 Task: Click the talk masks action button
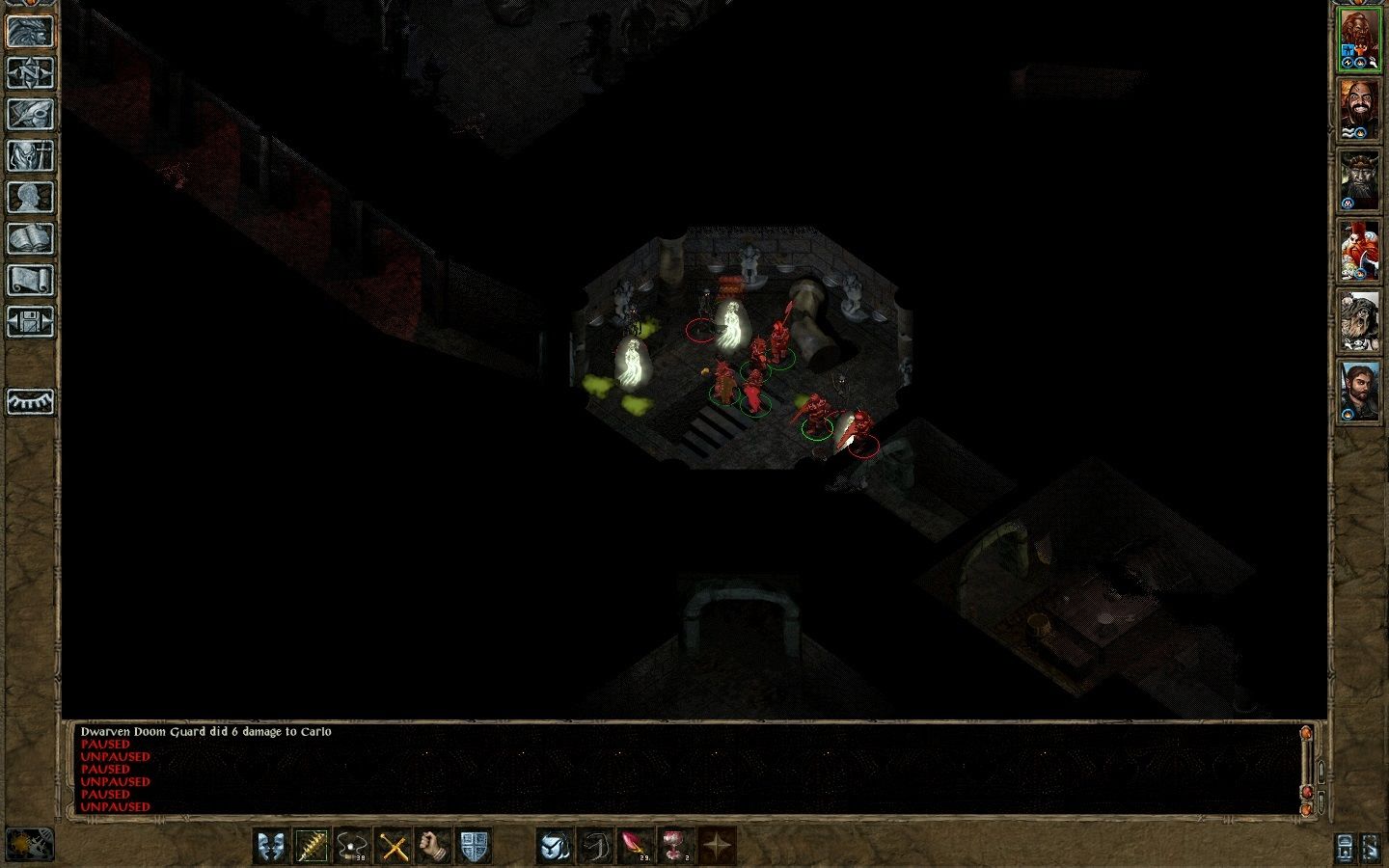pyautogui.click(x=271, y=847)
